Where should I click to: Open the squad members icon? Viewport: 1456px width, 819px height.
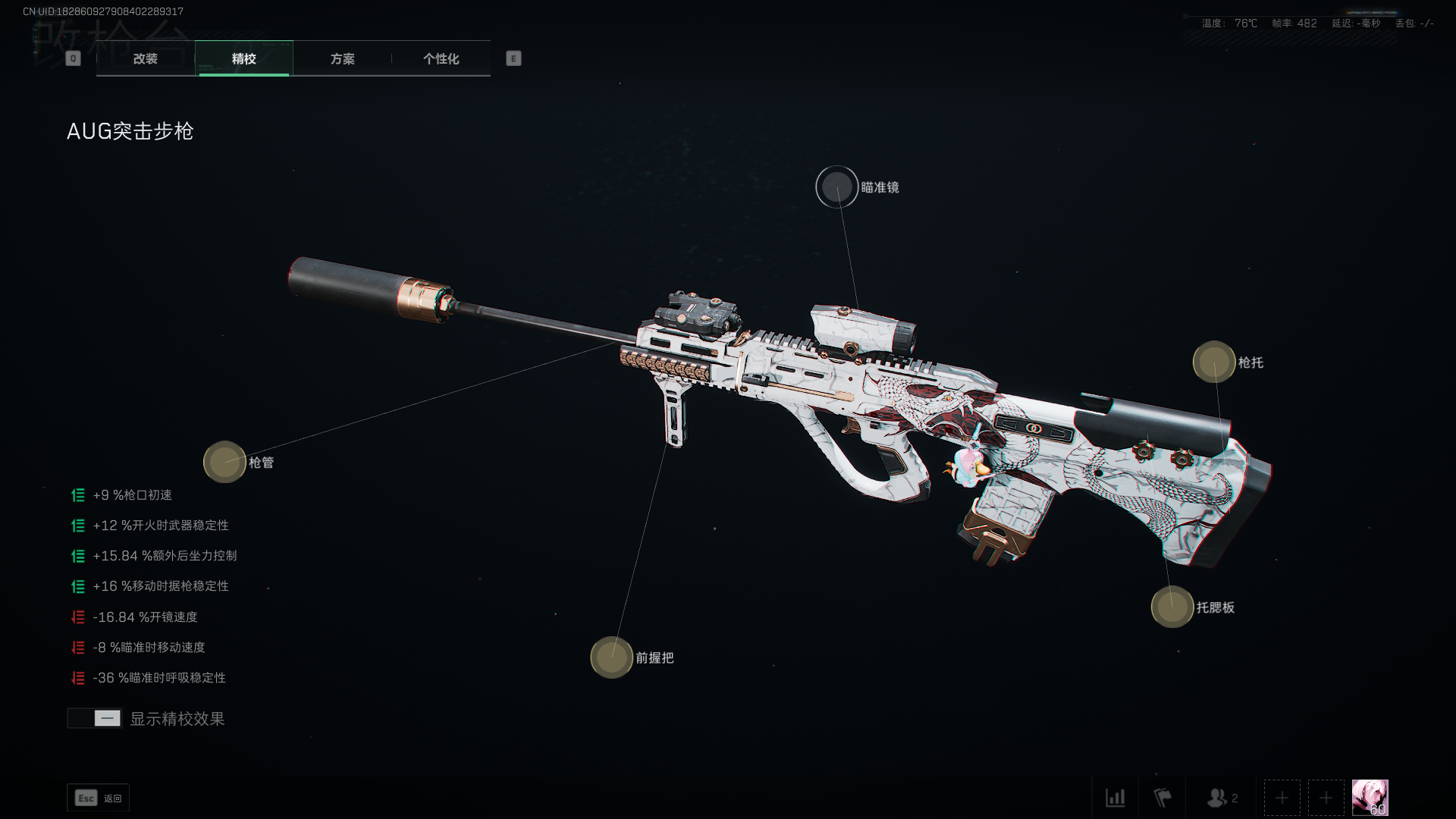click(1221, 798)
